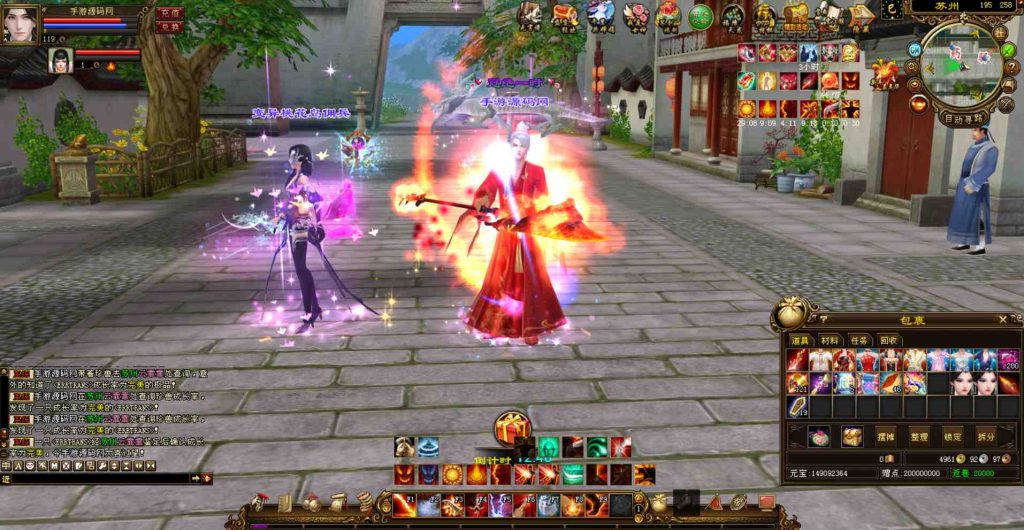Click the 自动寻路 auto-pathfinding button
Viewport: 1024px width, 530px height.
click(963, 117)
